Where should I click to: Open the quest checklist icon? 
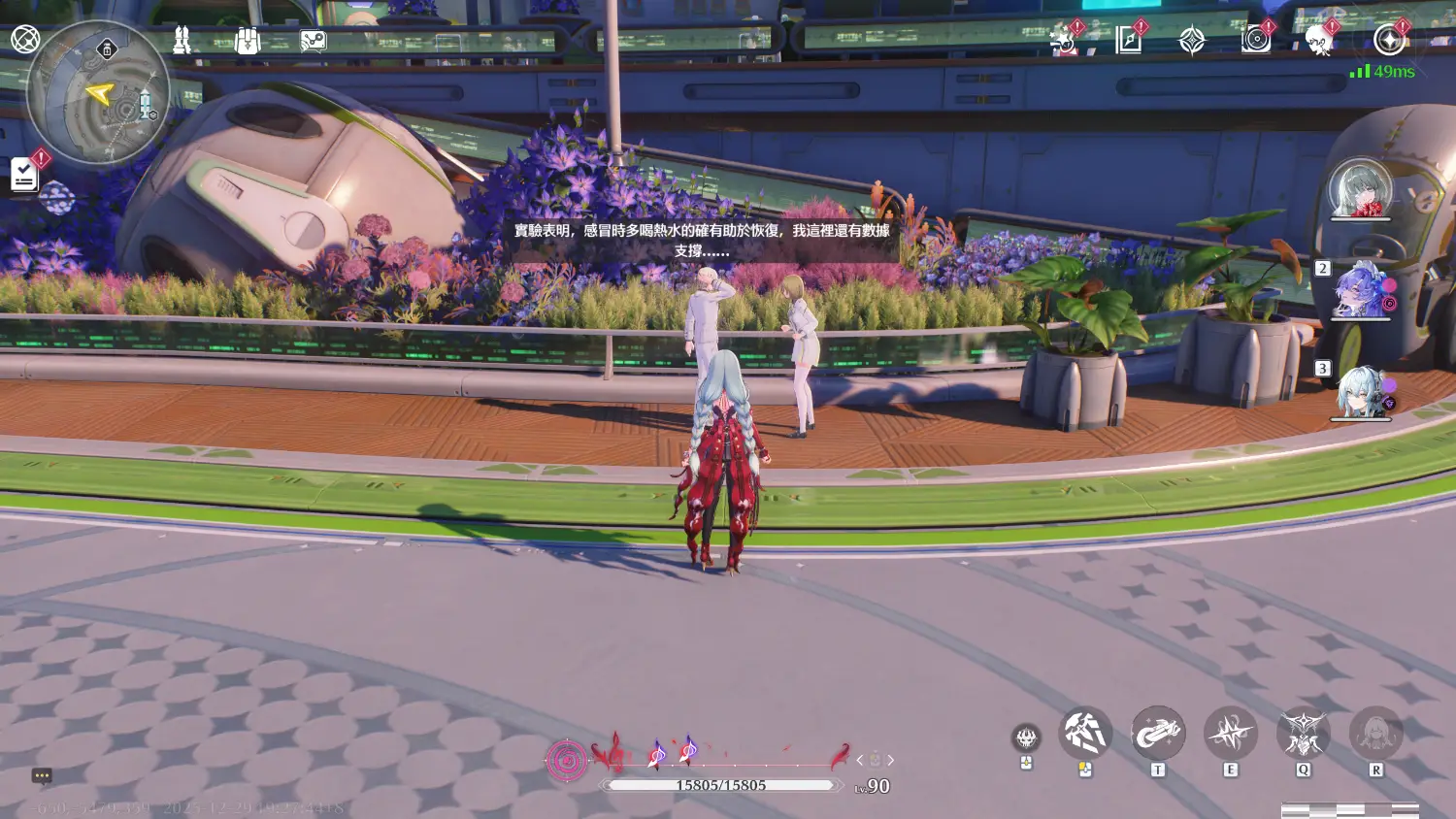tap(24, 175)
